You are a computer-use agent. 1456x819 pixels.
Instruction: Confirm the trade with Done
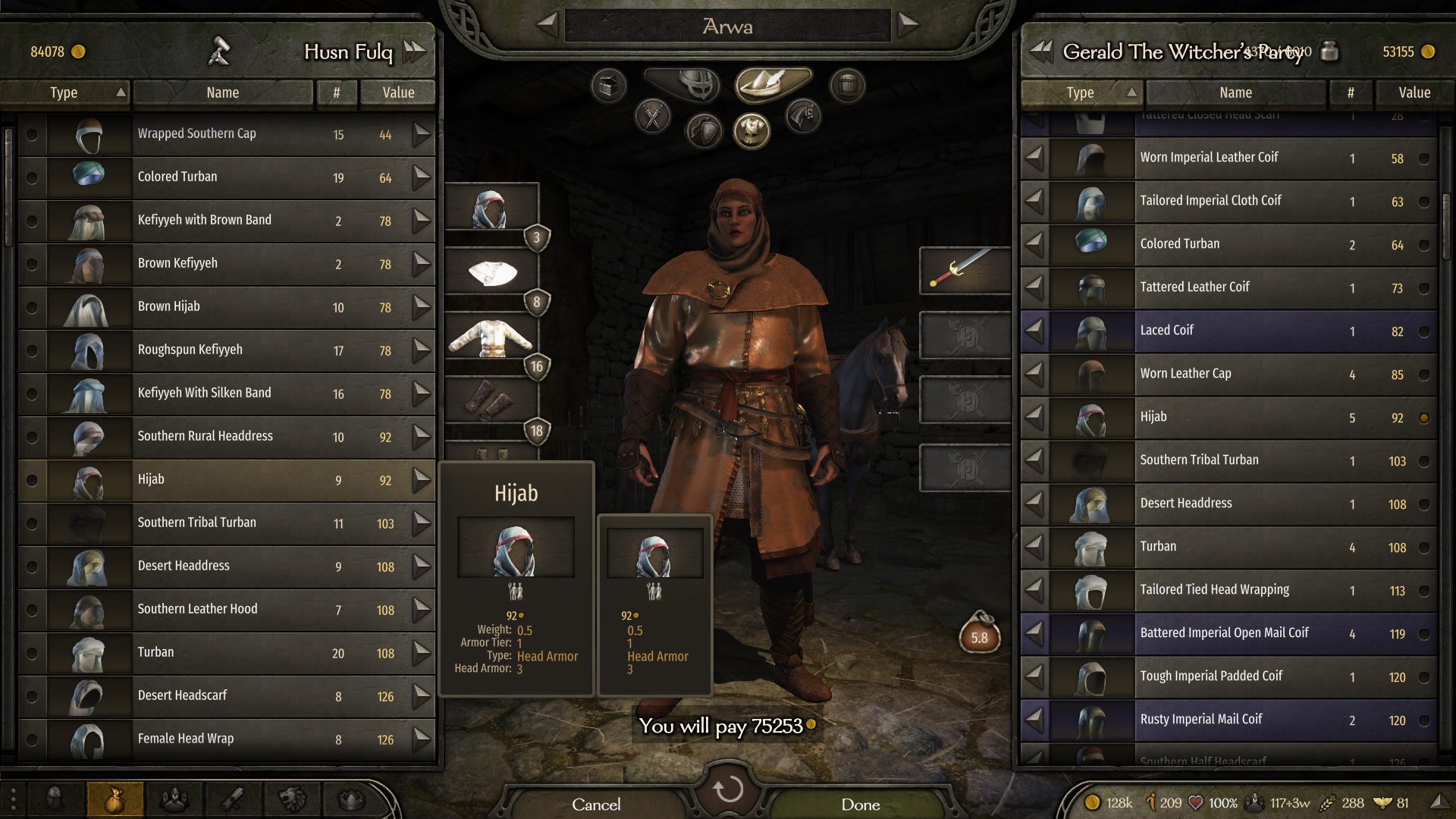[x=860, y=804]
